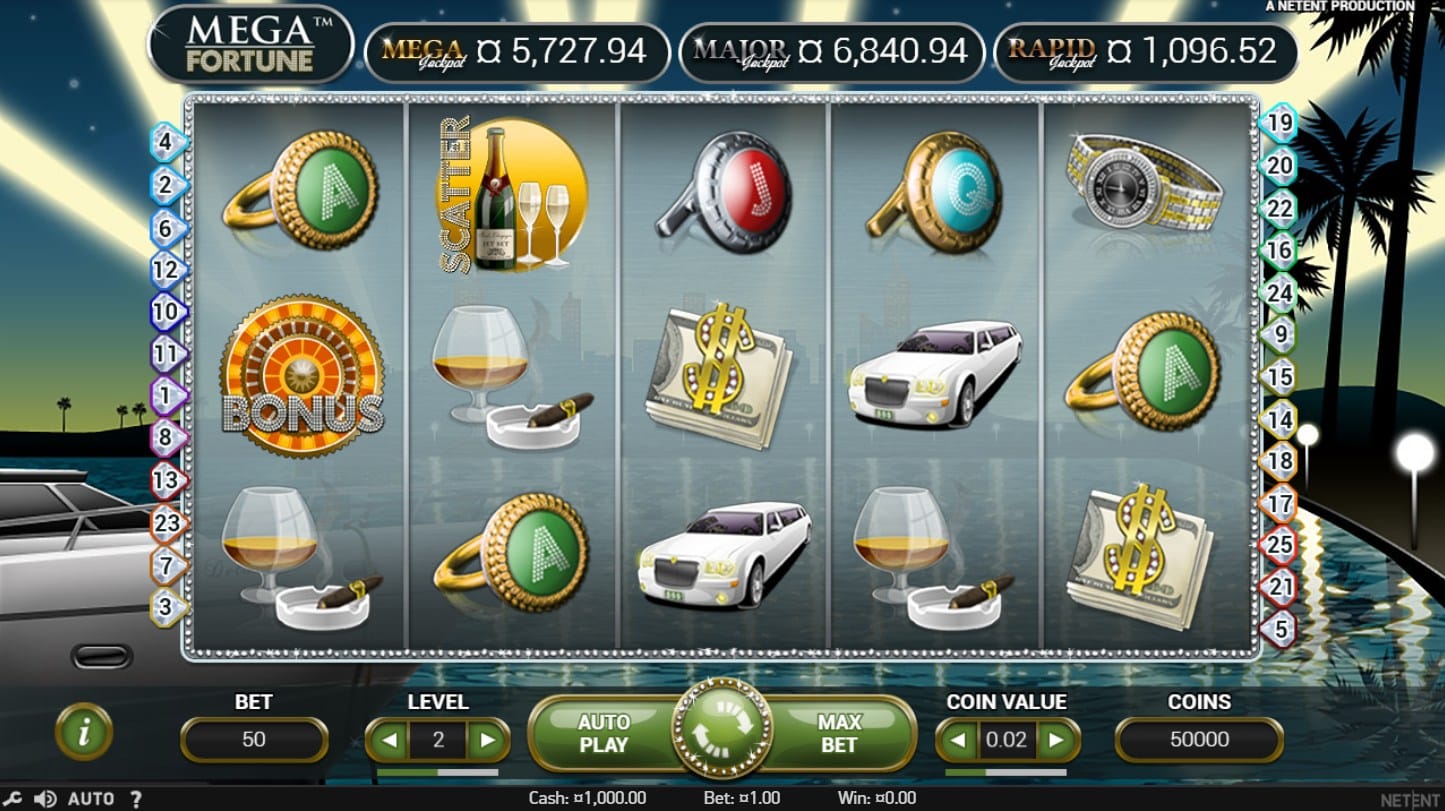Select payline marker 5

point(1280,629)
